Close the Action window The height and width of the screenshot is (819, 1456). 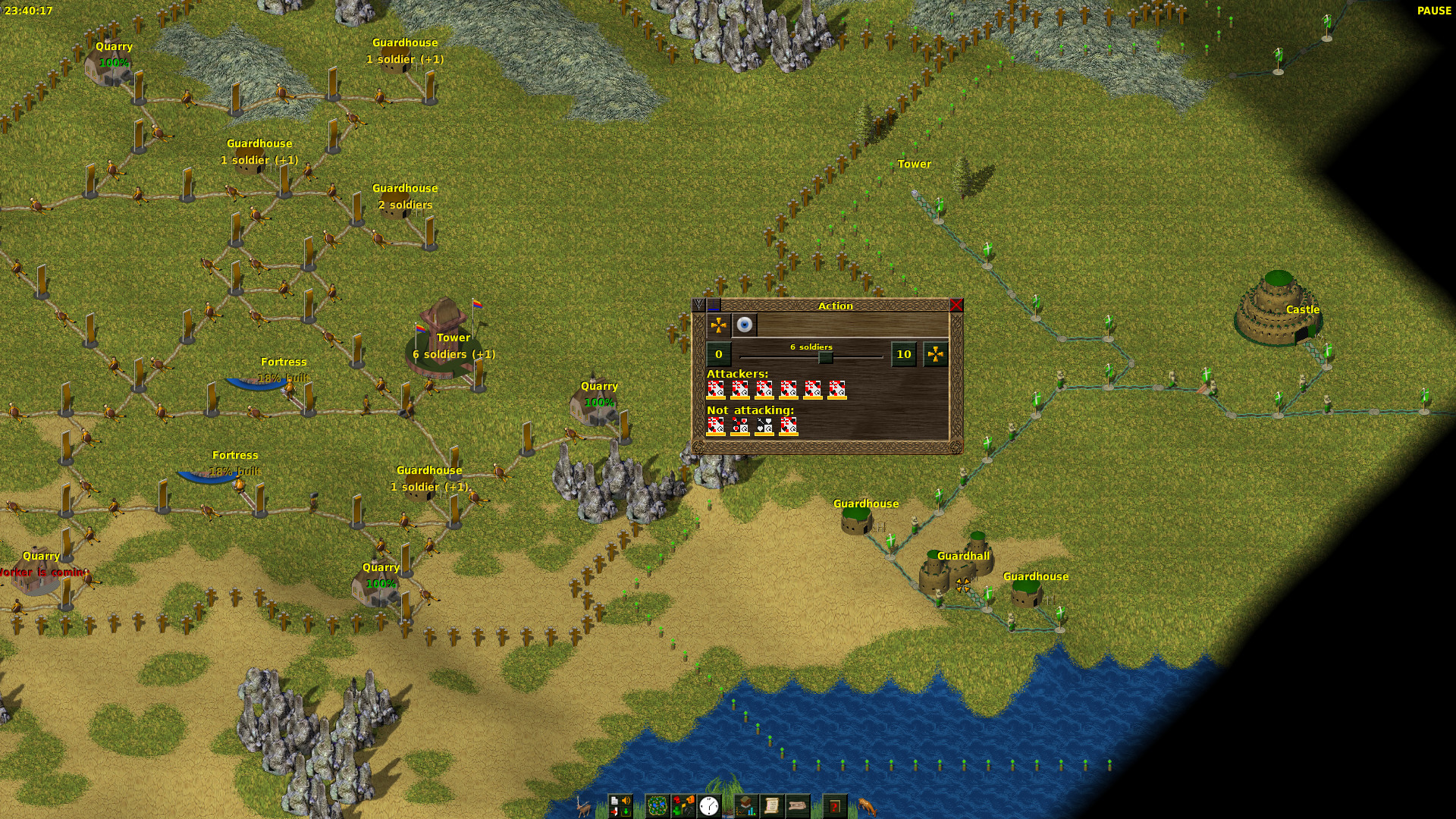tap(955, 306)
